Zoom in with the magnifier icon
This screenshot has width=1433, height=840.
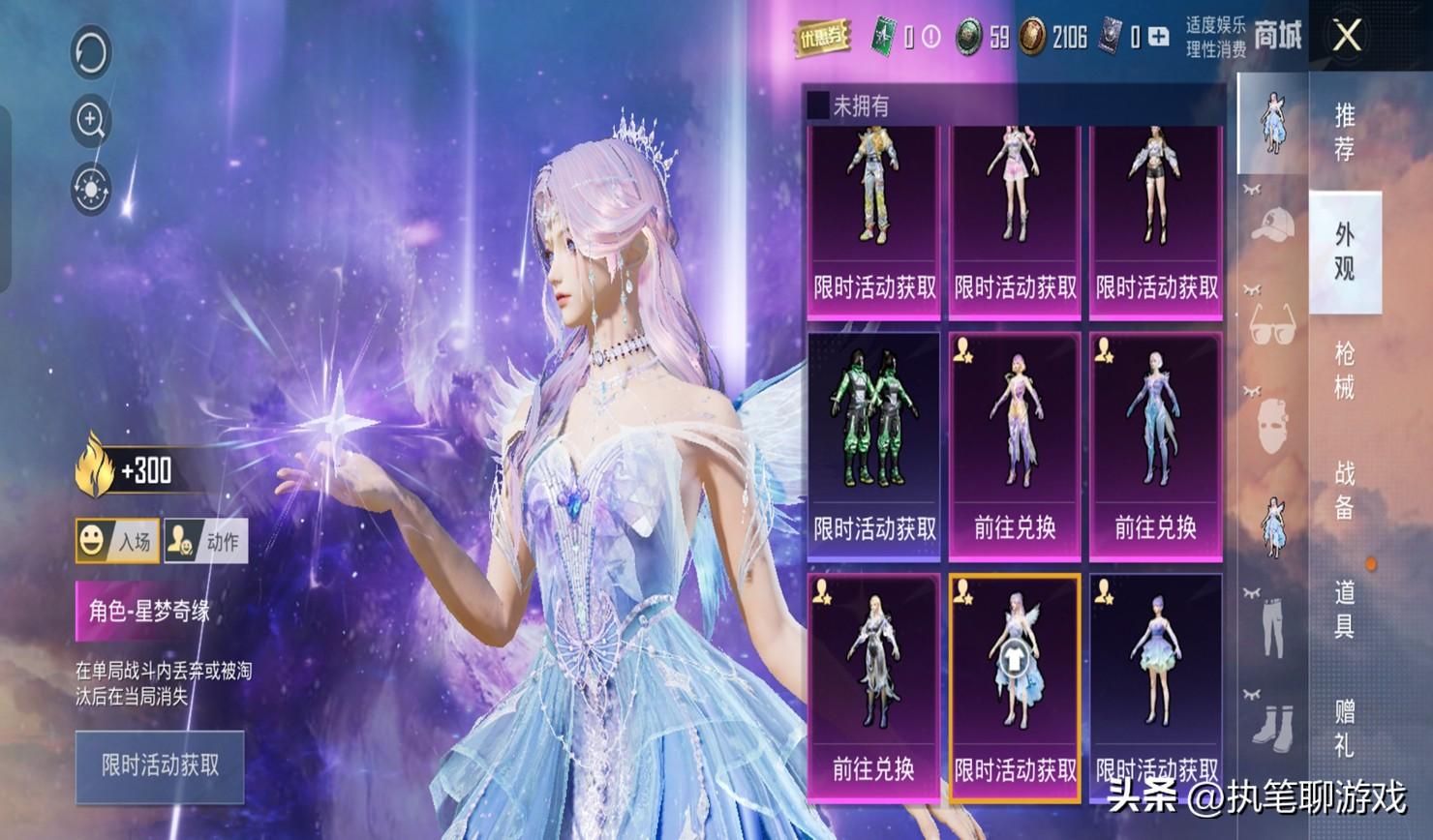(91, 120)
